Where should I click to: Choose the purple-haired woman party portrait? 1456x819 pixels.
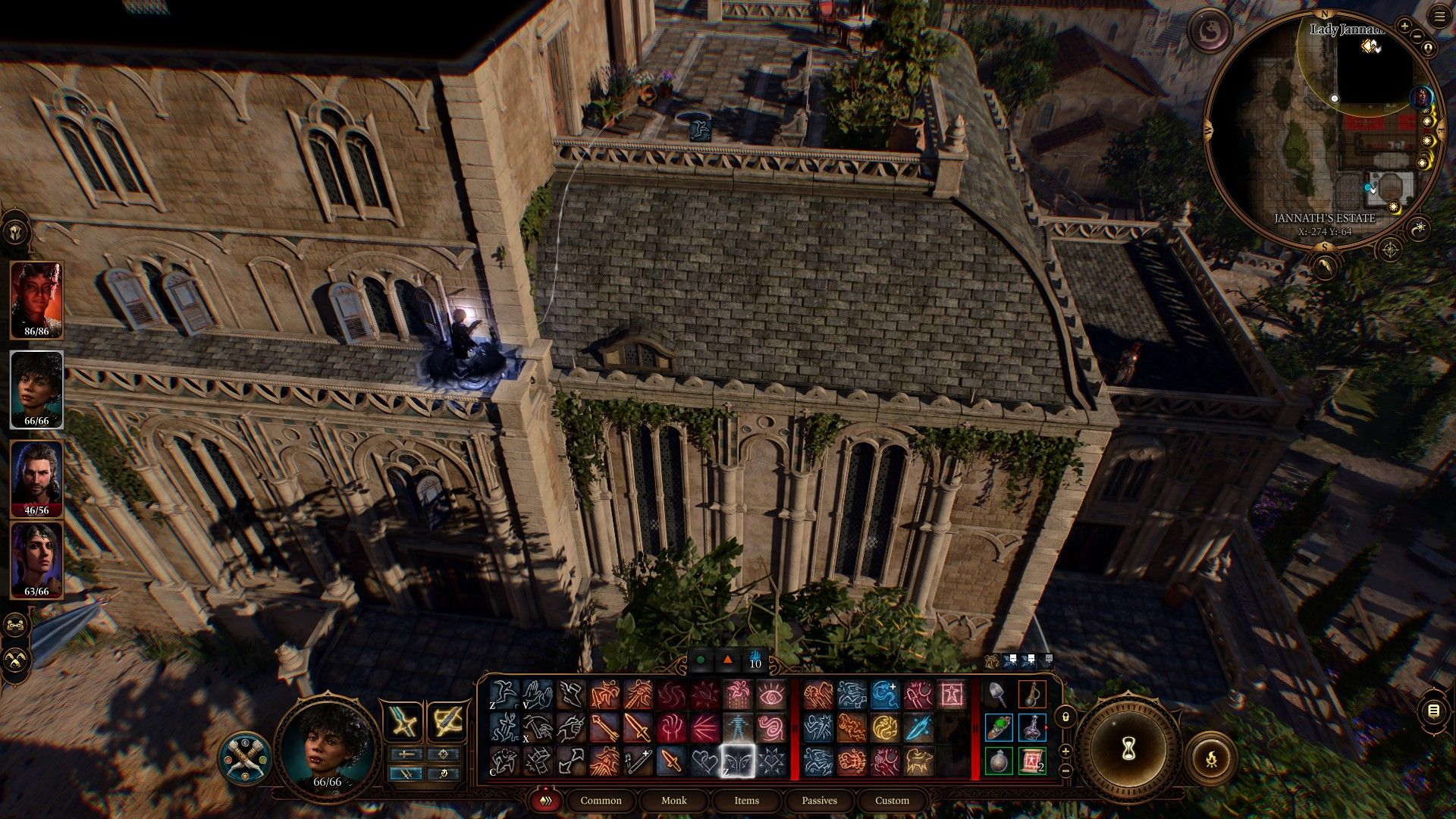pyautogui.click(x=36, y=560)
